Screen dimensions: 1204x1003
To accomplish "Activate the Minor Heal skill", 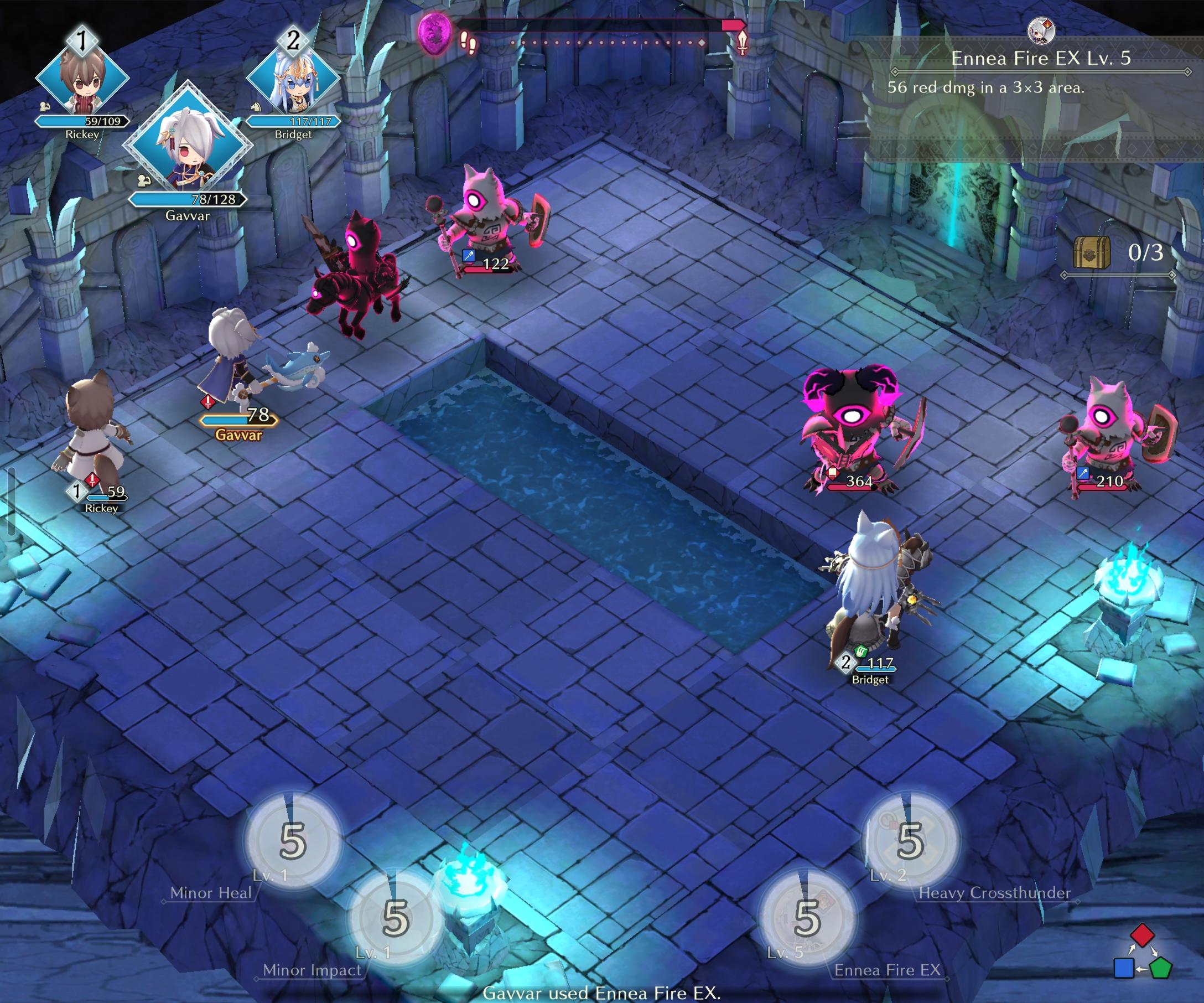I will (x=292, y=841).
